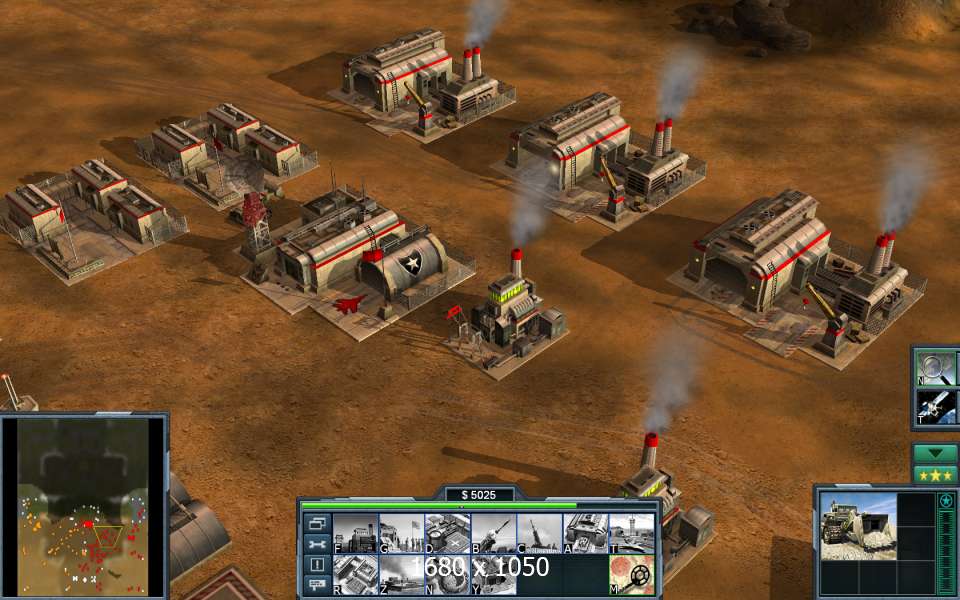Pick the build icon labeled R
Screen dimensions: 960x600
[x=355, y=574]
